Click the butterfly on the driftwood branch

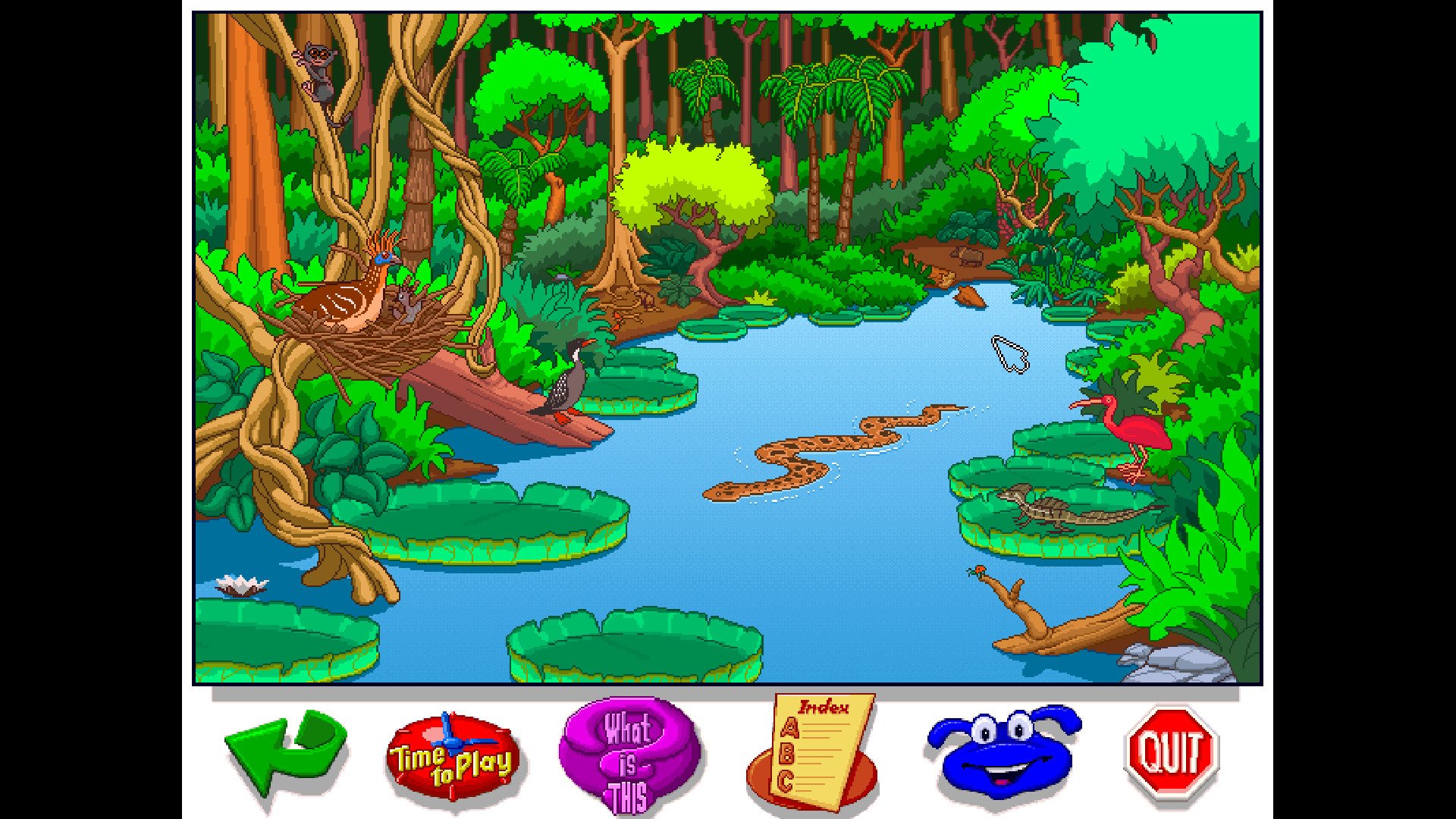(980, 569)
